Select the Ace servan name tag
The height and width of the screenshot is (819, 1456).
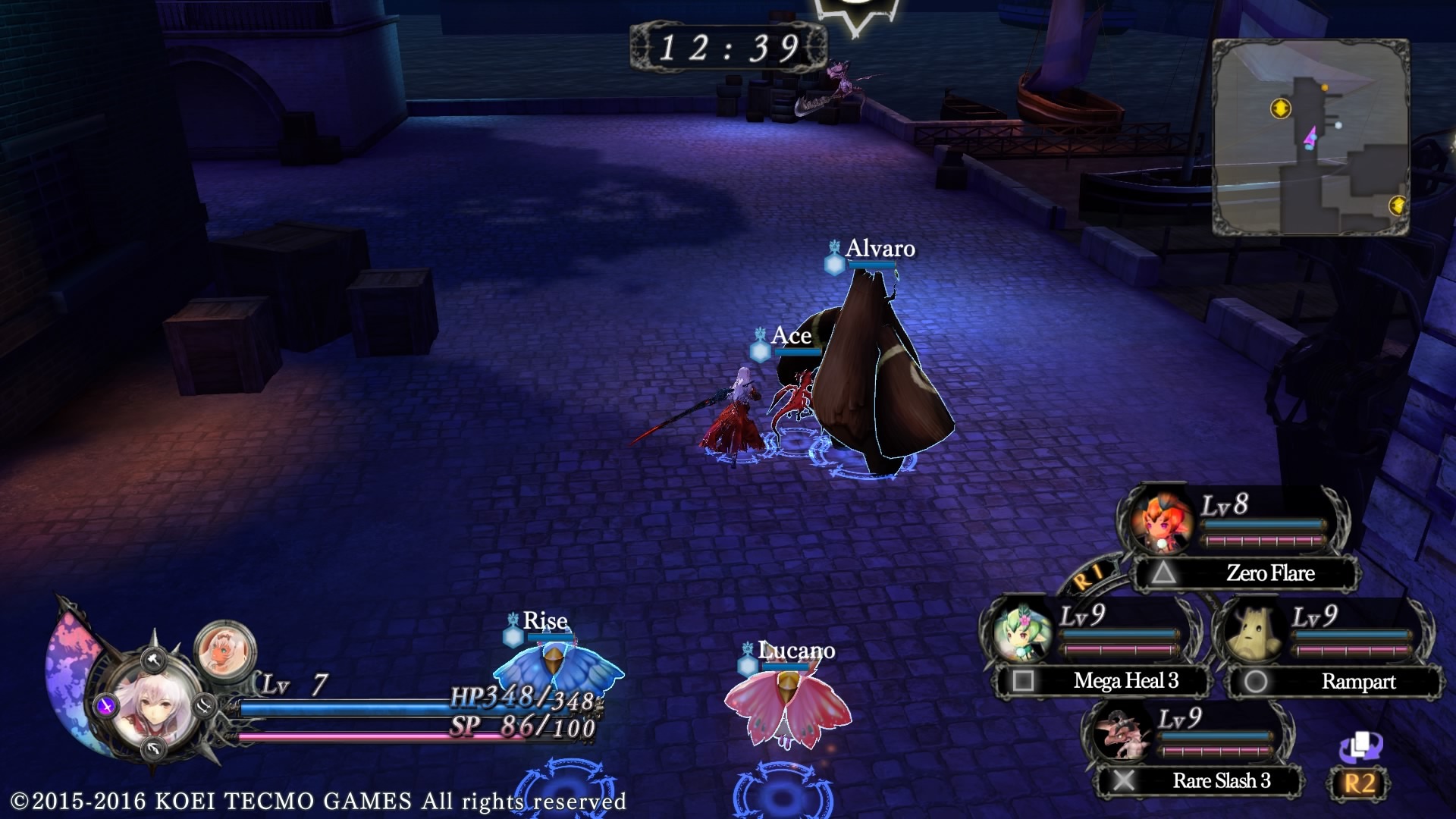(x=791, y=336)
